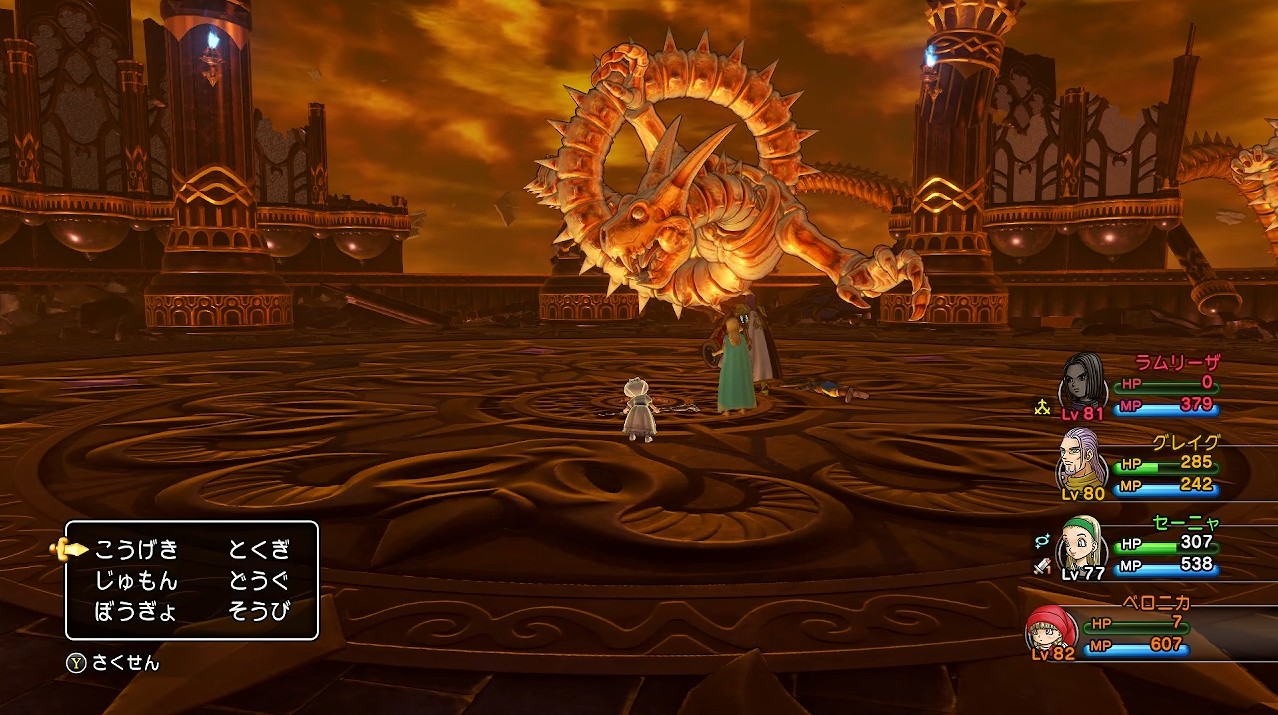Choose the じゅもん spell command
This screenshot has height=715, width=1278.
136,580
